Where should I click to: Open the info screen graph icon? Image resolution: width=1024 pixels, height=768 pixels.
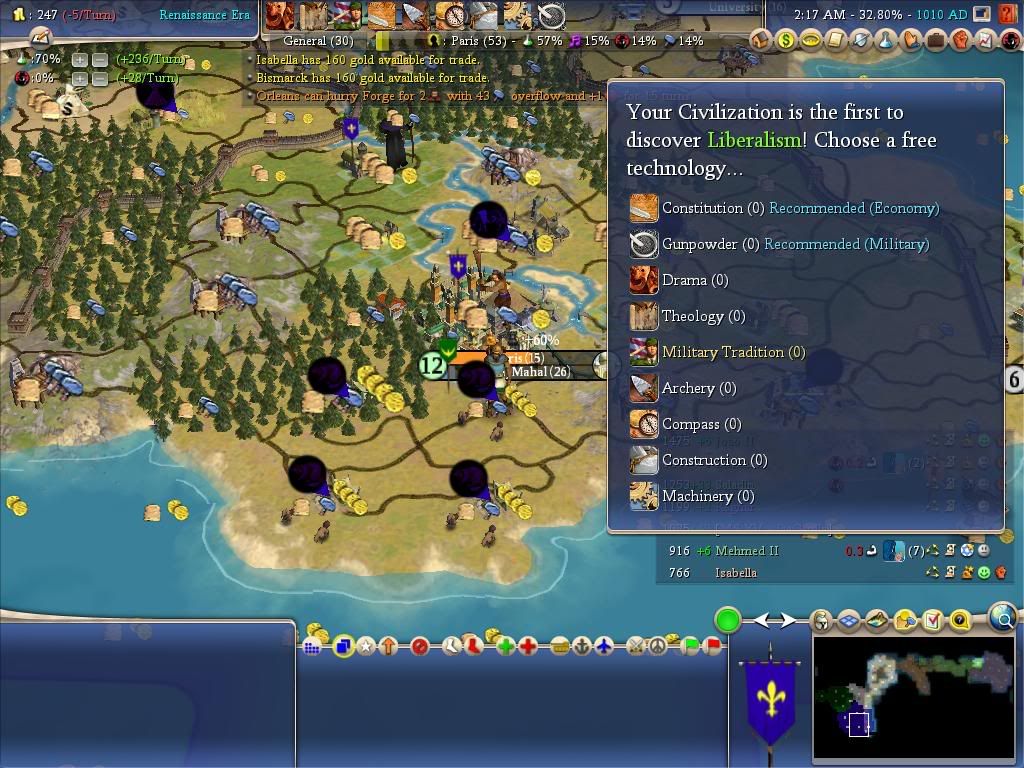coord(984,40)
